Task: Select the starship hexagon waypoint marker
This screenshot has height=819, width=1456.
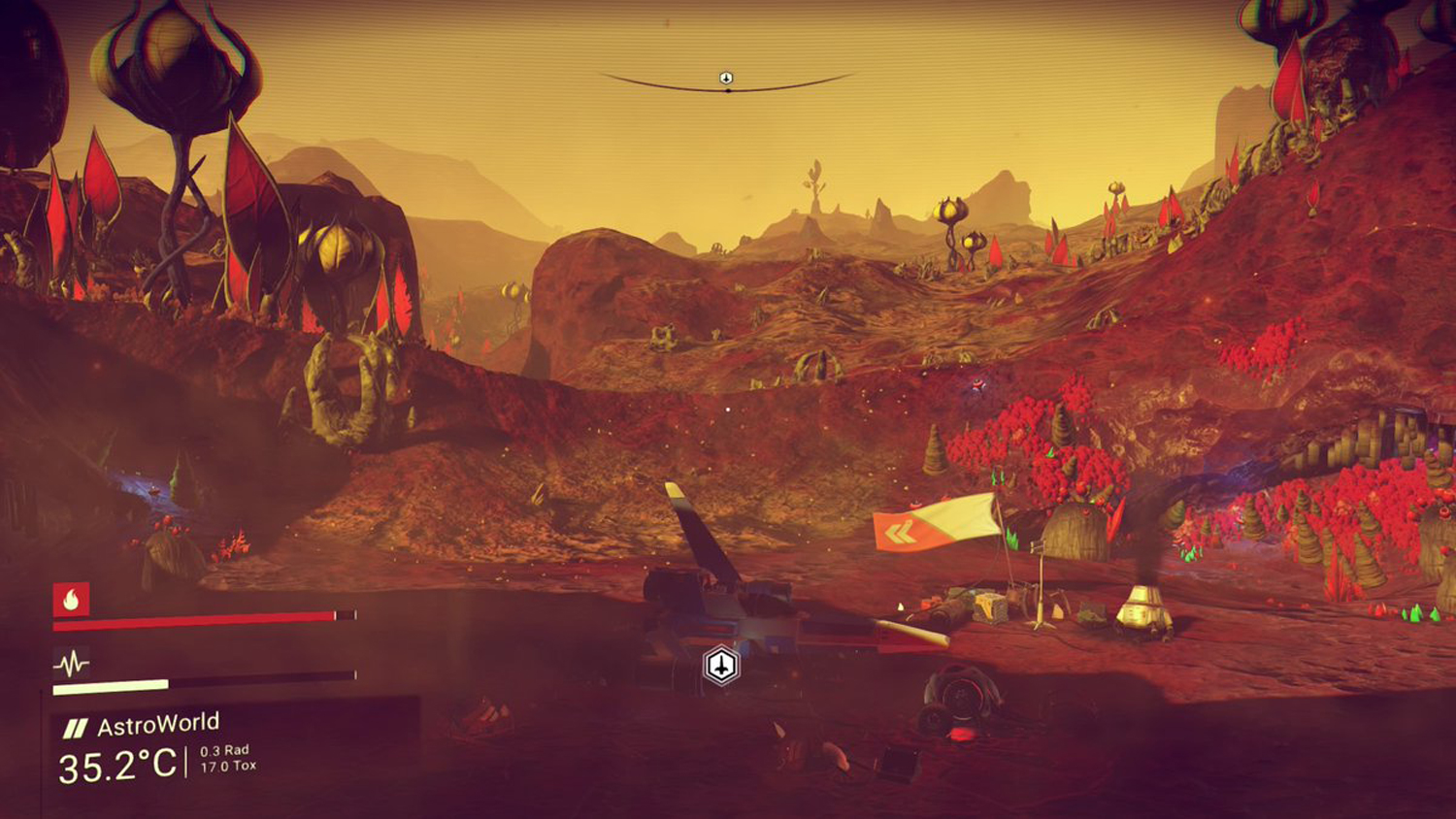Action: [721, 666]
